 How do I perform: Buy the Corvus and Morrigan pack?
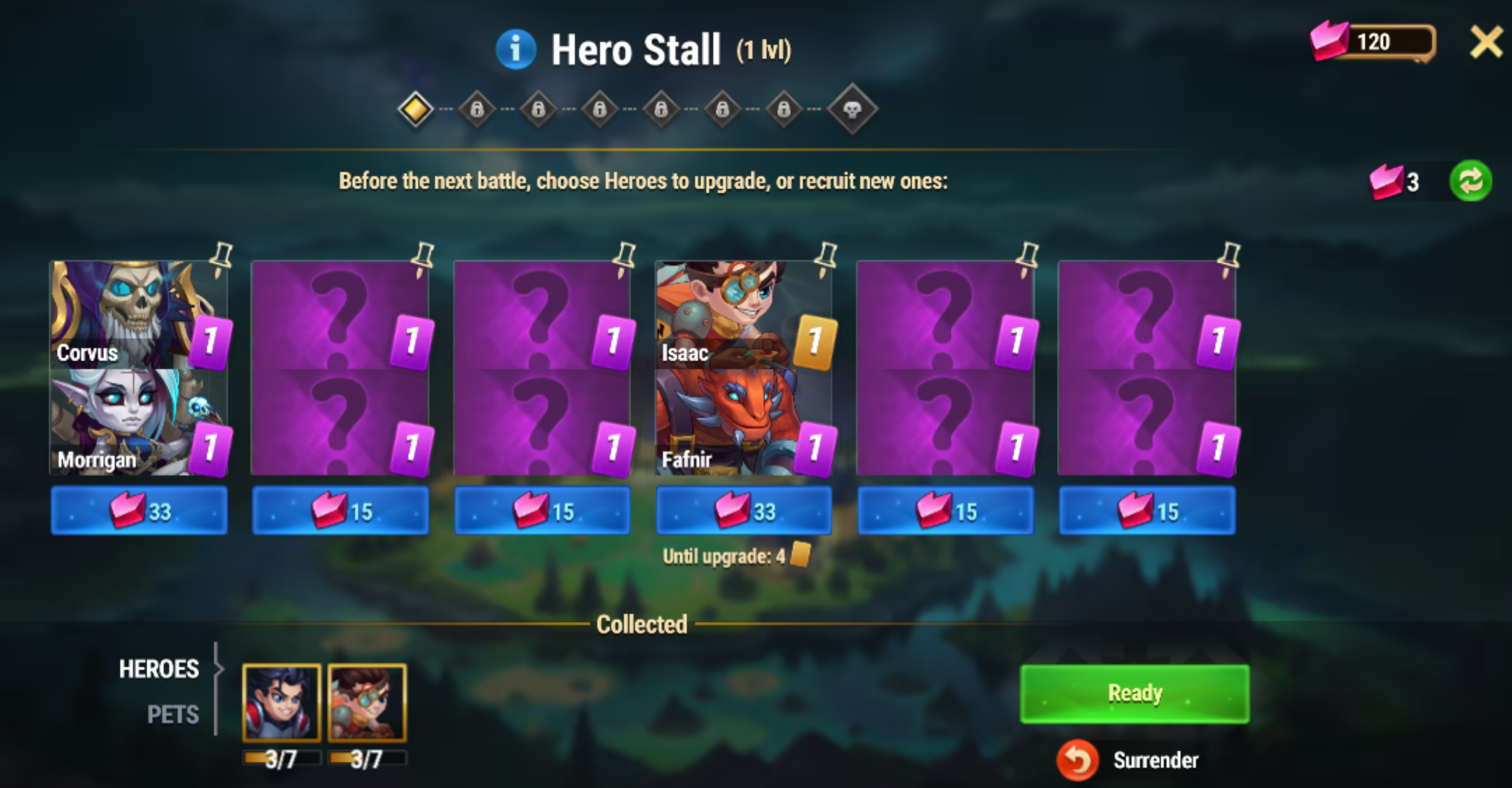click(x=138, y=511)
